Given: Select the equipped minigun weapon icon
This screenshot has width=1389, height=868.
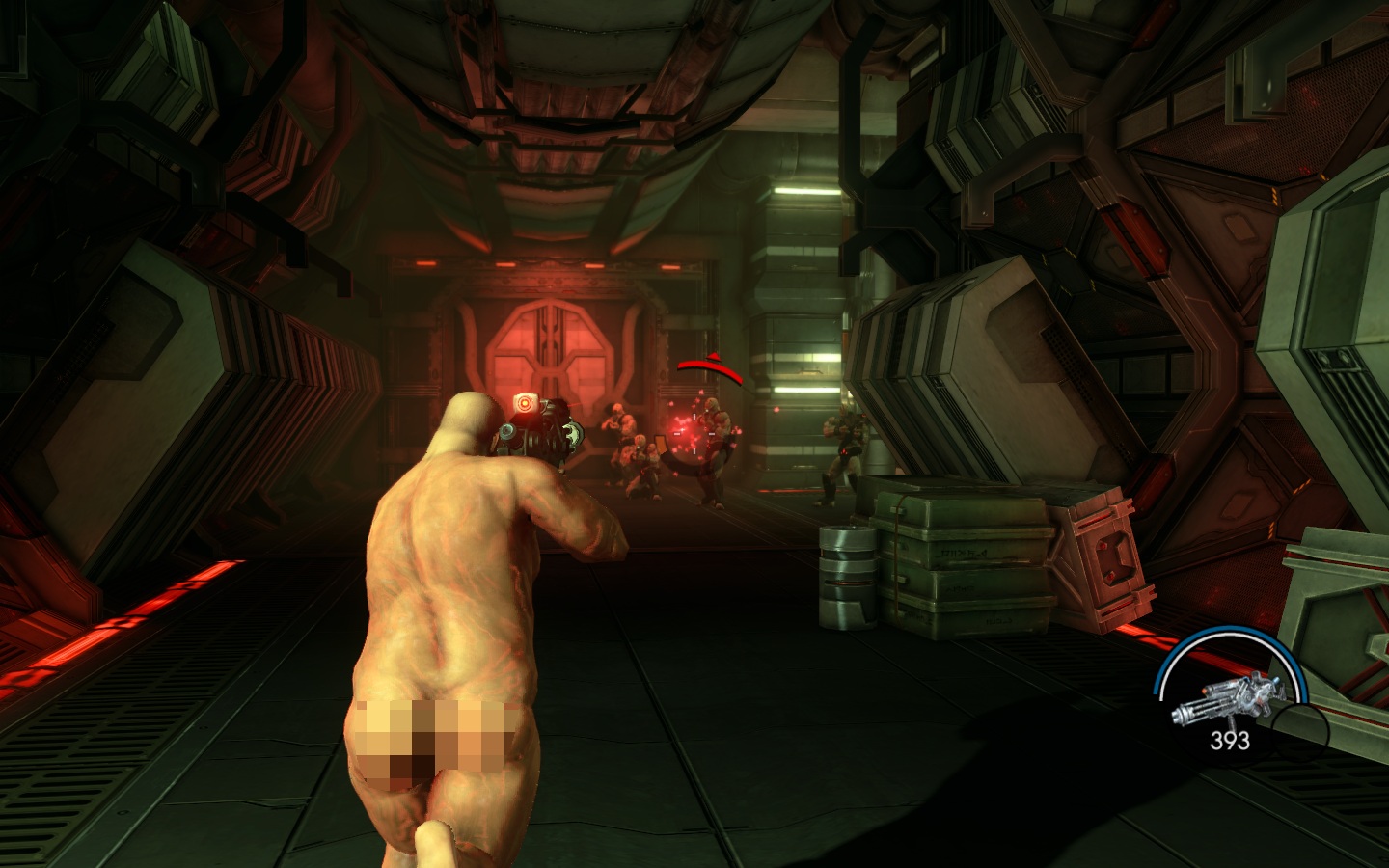Looking at the screenshot, I should [x=1221, y=701].
